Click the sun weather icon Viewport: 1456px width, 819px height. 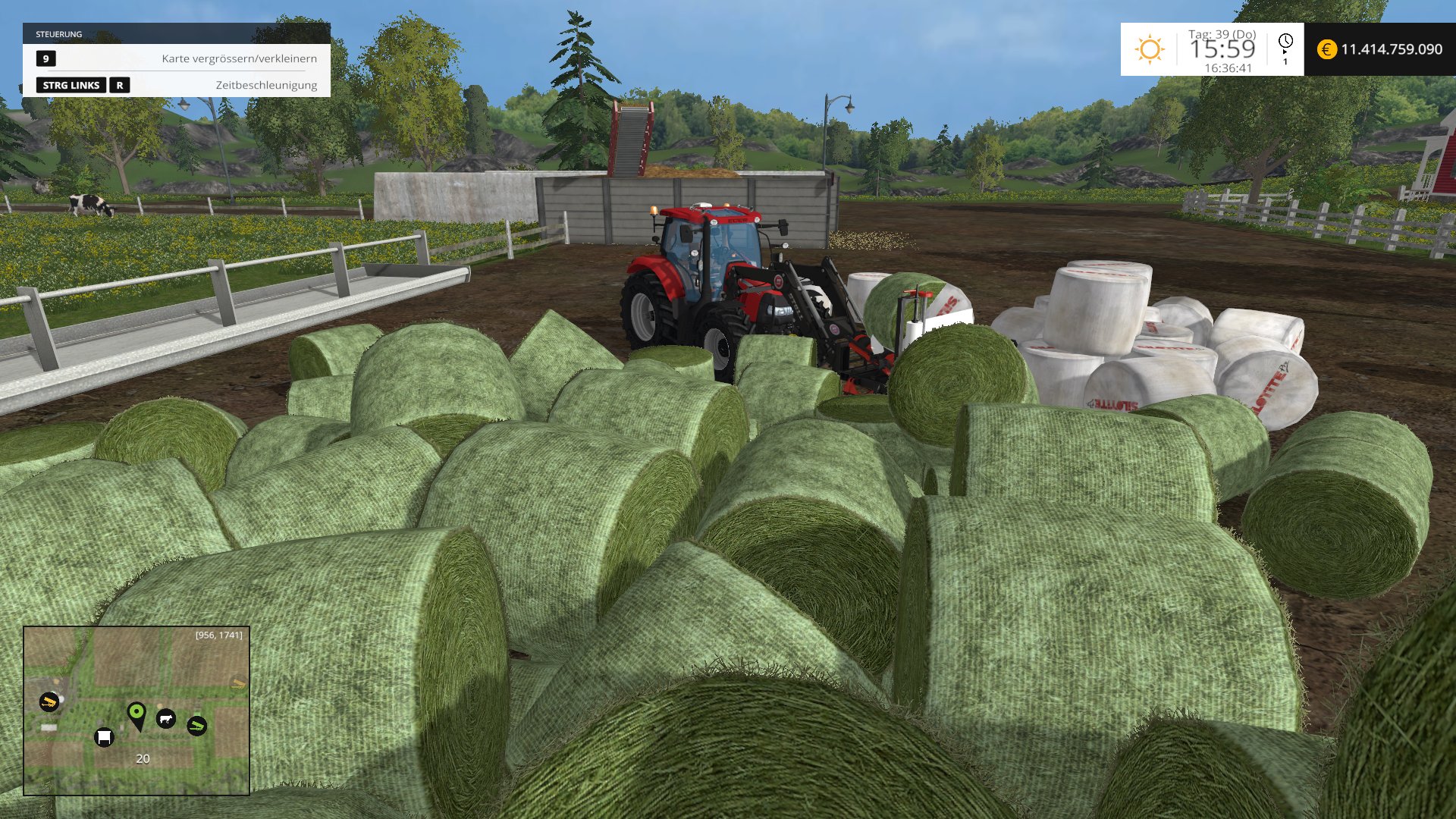[x=1149, y=49]
